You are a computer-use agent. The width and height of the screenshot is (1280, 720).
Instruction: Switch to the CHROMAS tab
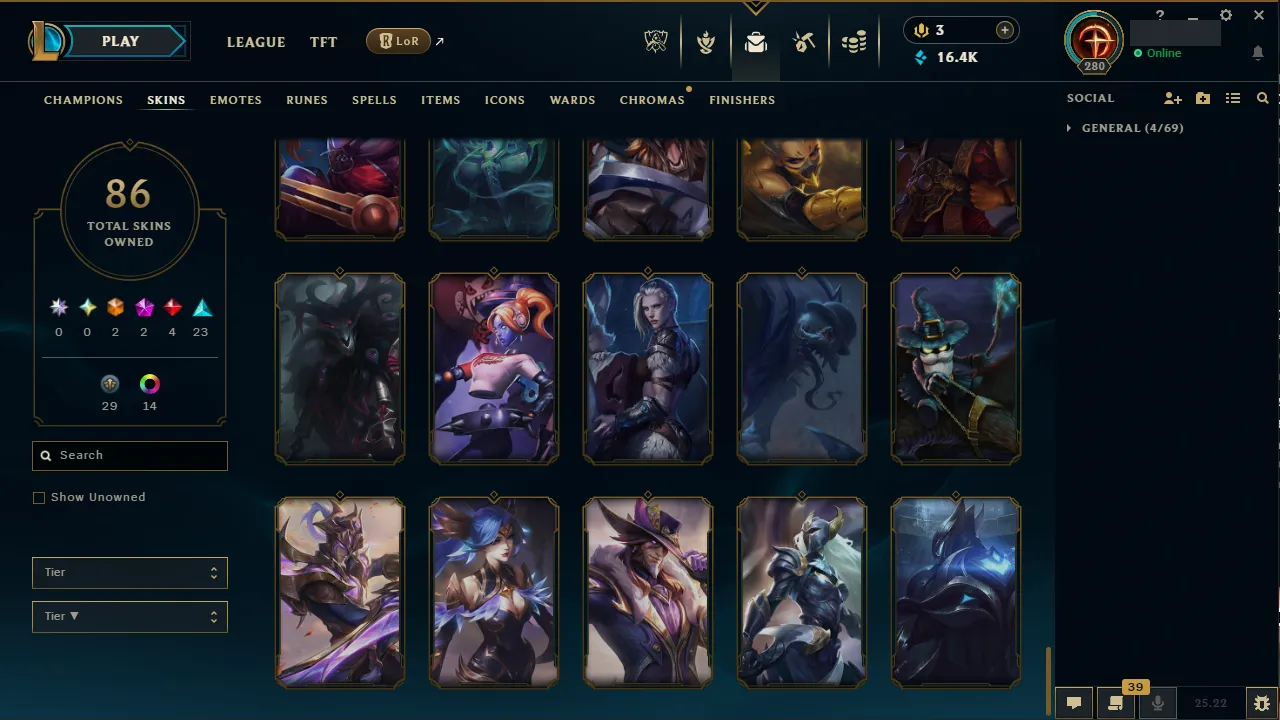652,100
